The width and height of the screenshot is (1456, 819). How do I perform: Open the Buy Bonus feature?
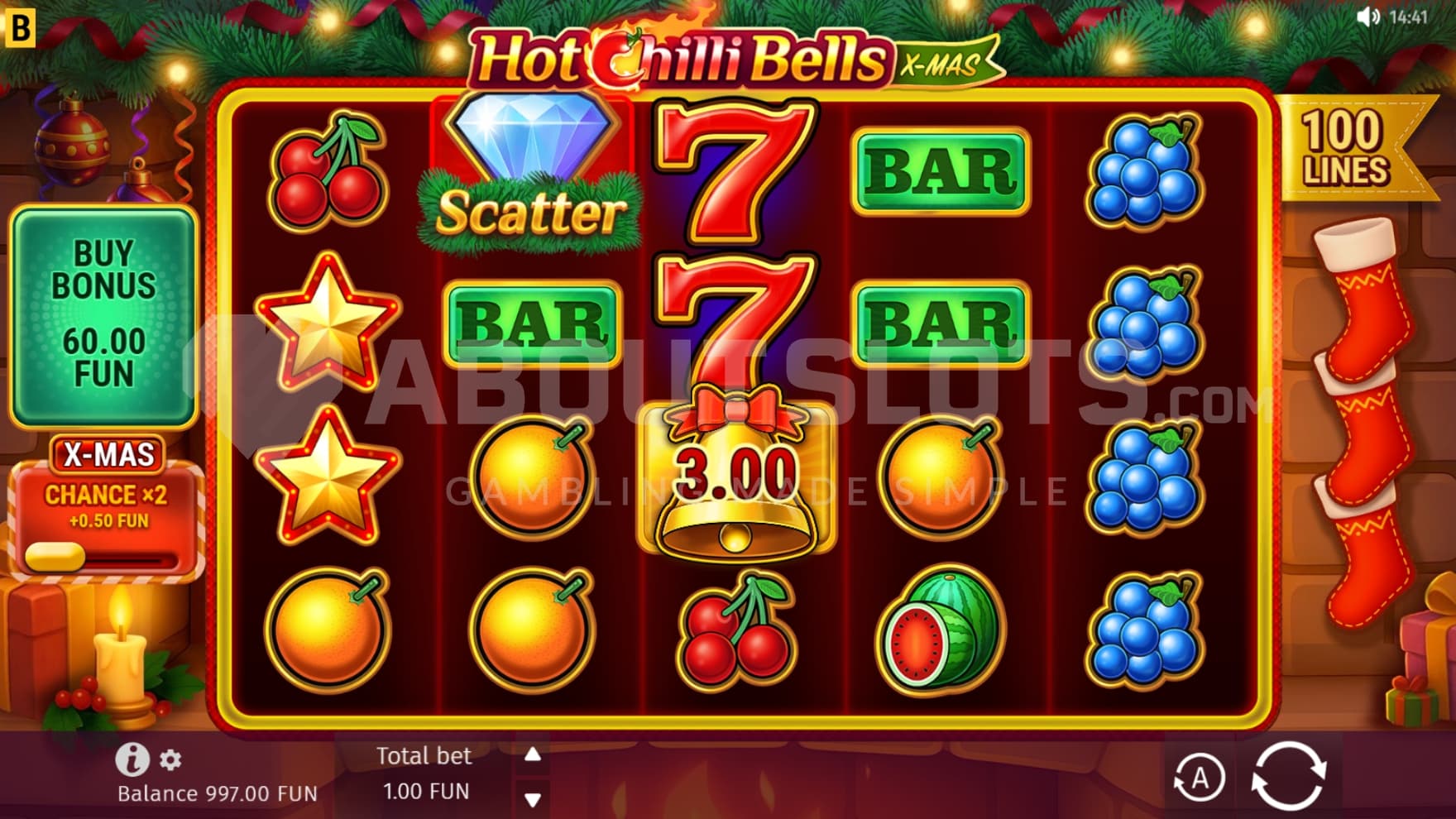[103, 314]
